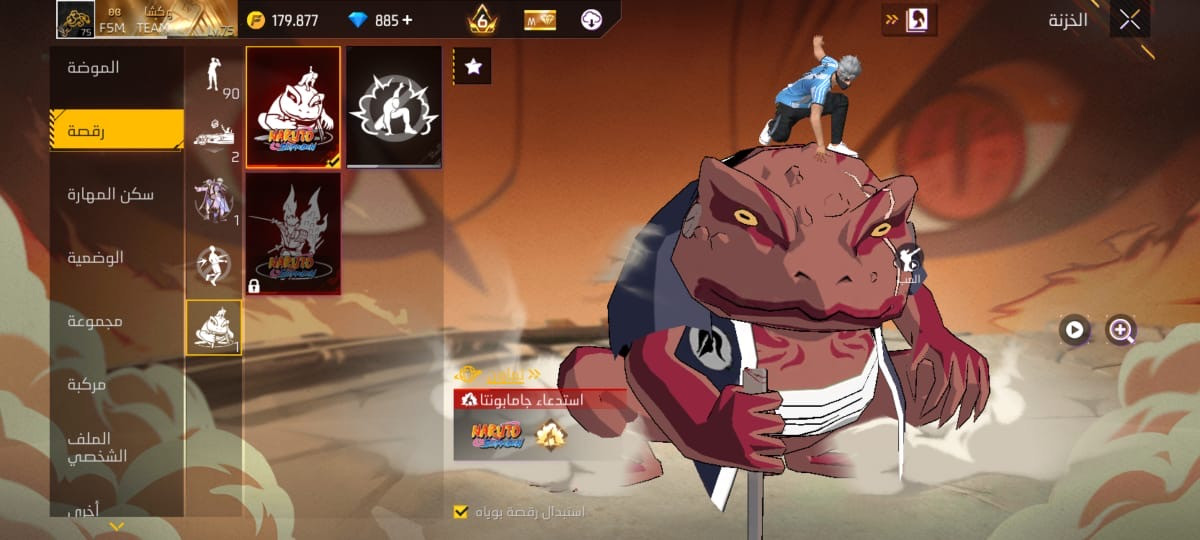The height and width of the screenshot is (540, 1200).
Task: Select the Gamabunta toad summon emote tile
Action: coord(293,107)
